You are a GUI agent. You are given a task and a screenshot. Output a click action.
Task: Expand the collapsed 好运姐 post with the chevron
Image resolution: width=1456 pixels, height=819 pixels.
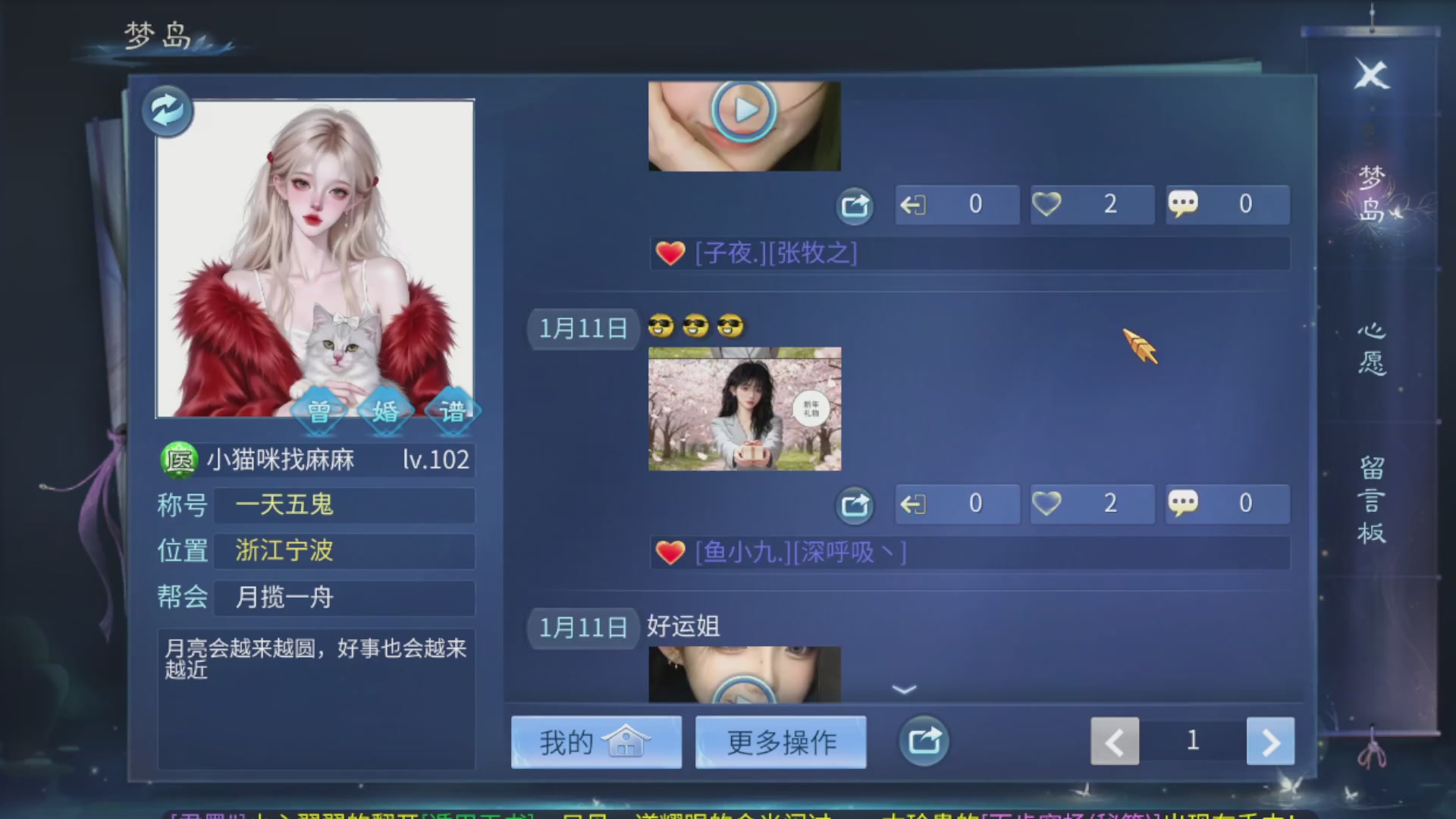(902, 689)
